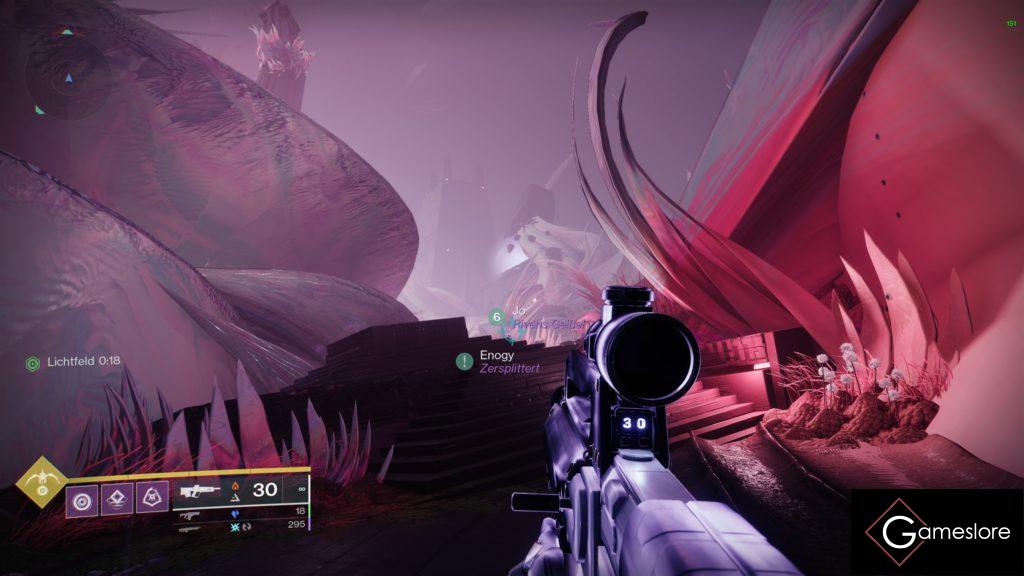
Task: Open the Gameslore watermark logo
Action: pos(936,531)
